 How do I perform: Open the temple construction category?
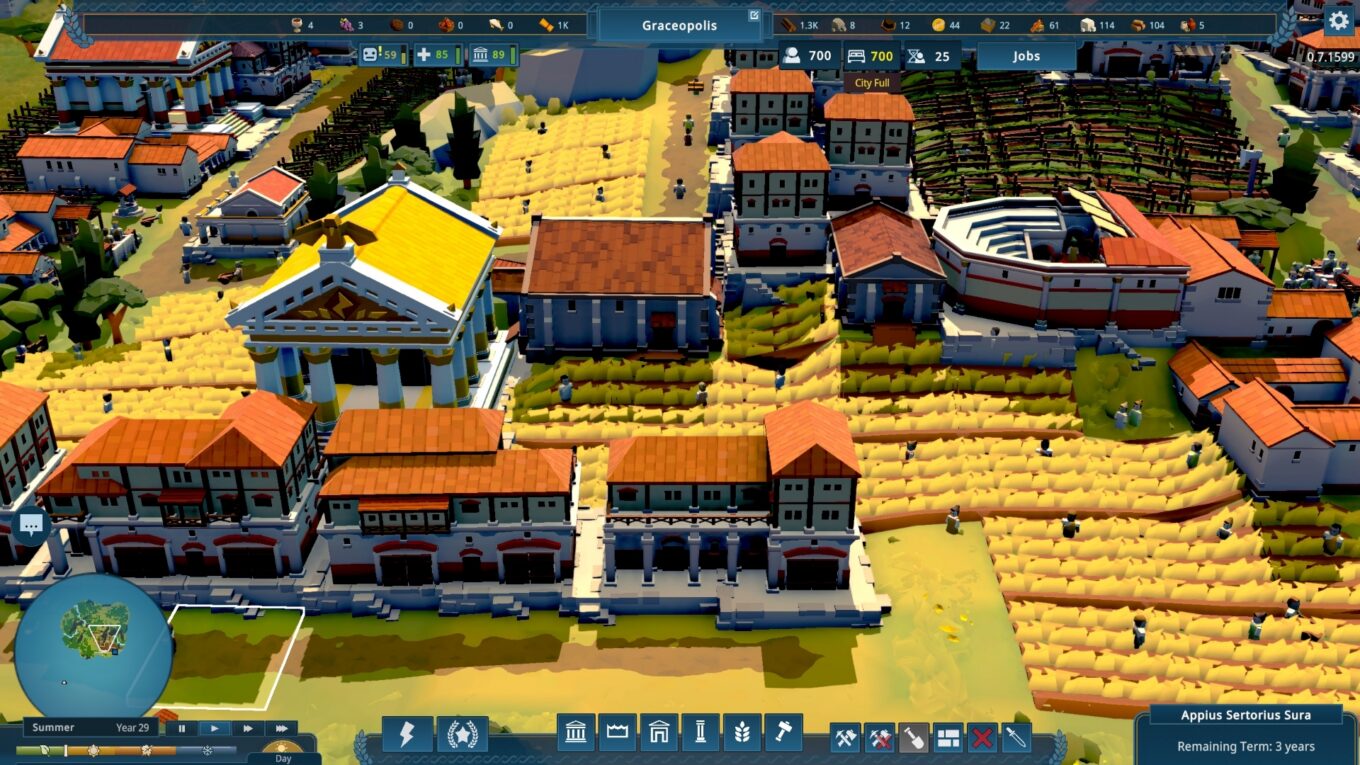[x=576, y=735]
